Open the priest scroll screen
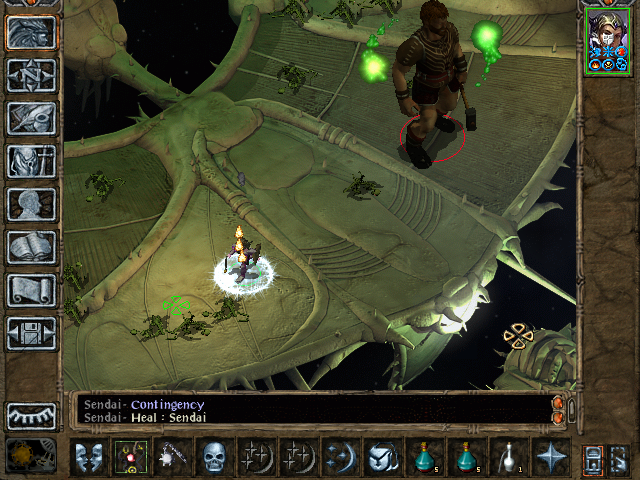 coord(32,290)
